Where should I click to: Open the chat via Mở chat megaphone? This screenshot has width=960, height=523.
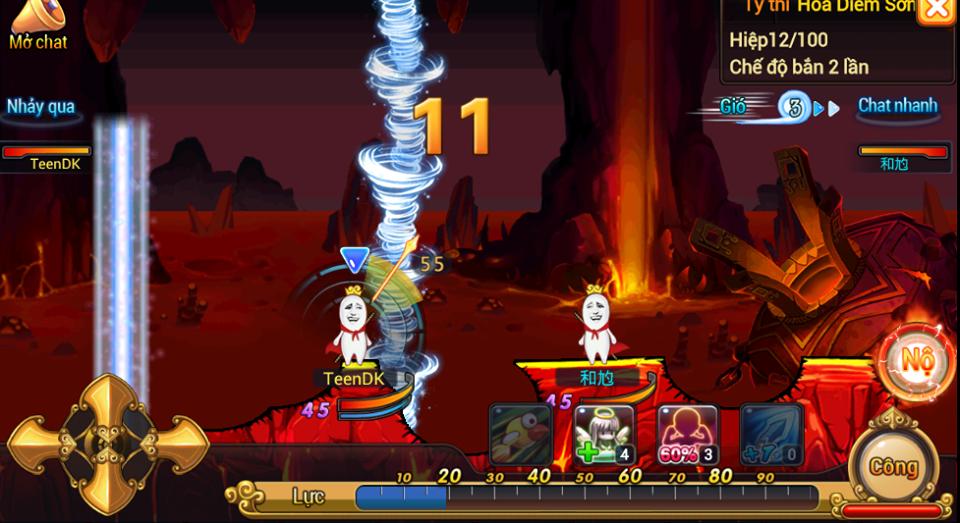click(37, 23)
